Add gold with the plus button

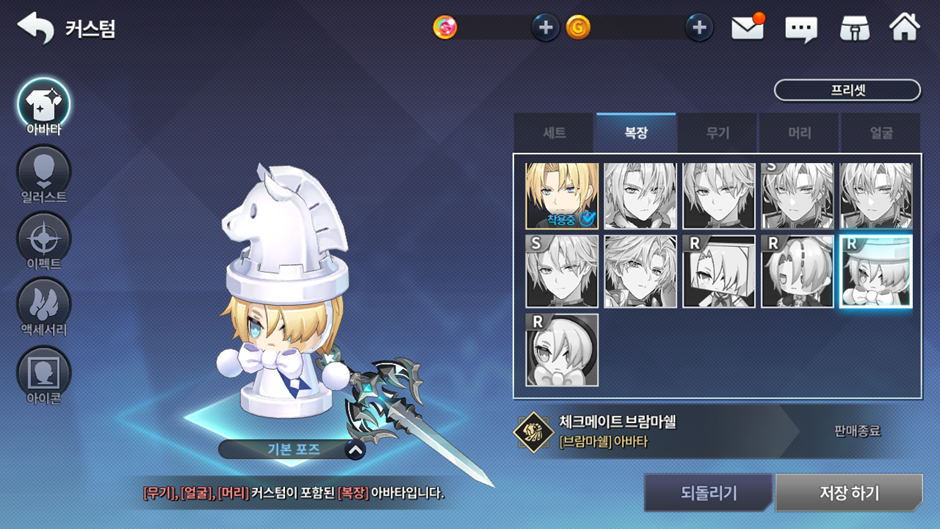(699, 28)
